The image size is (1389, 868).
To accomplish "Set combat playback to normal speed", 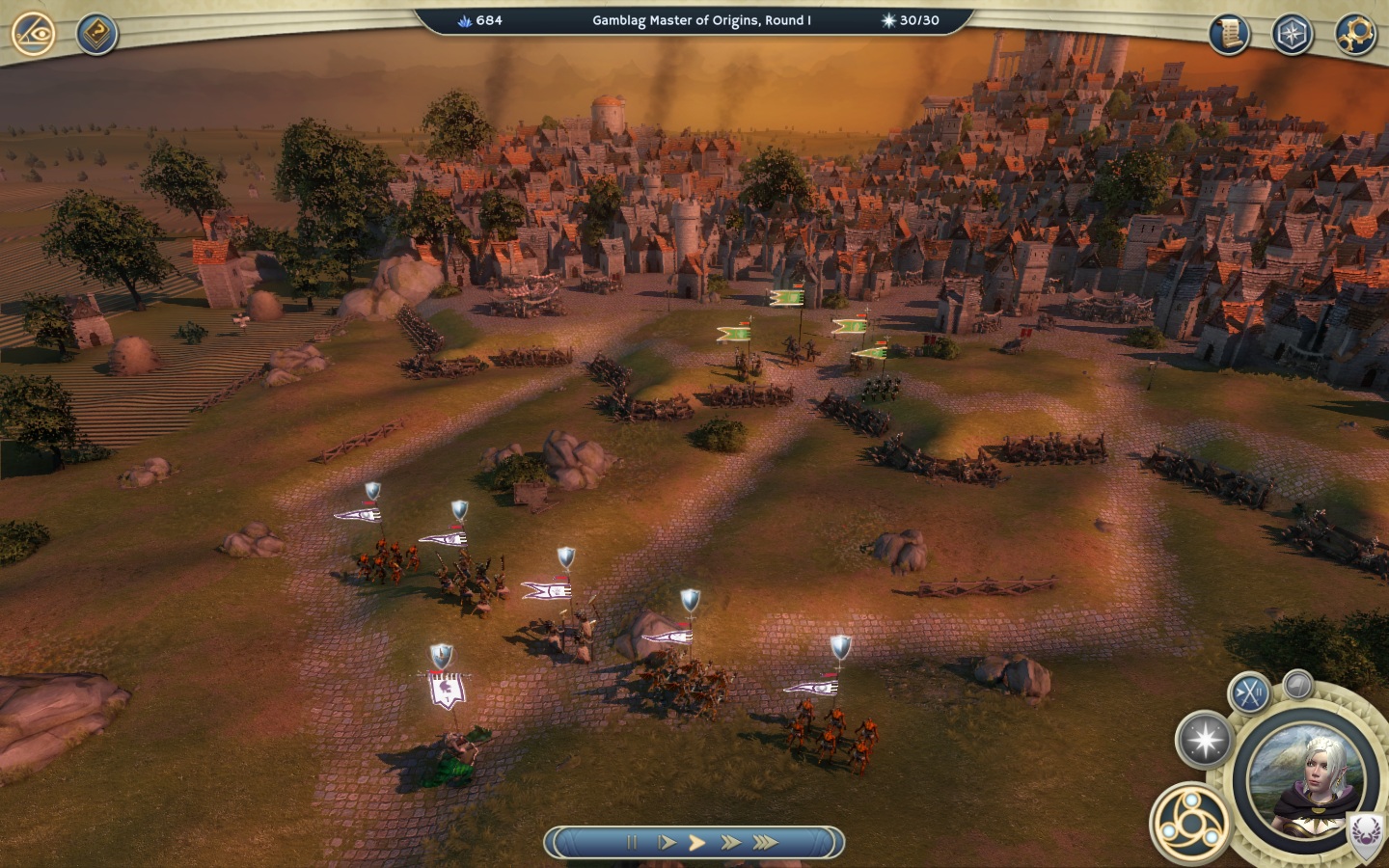I will point(697,842).
